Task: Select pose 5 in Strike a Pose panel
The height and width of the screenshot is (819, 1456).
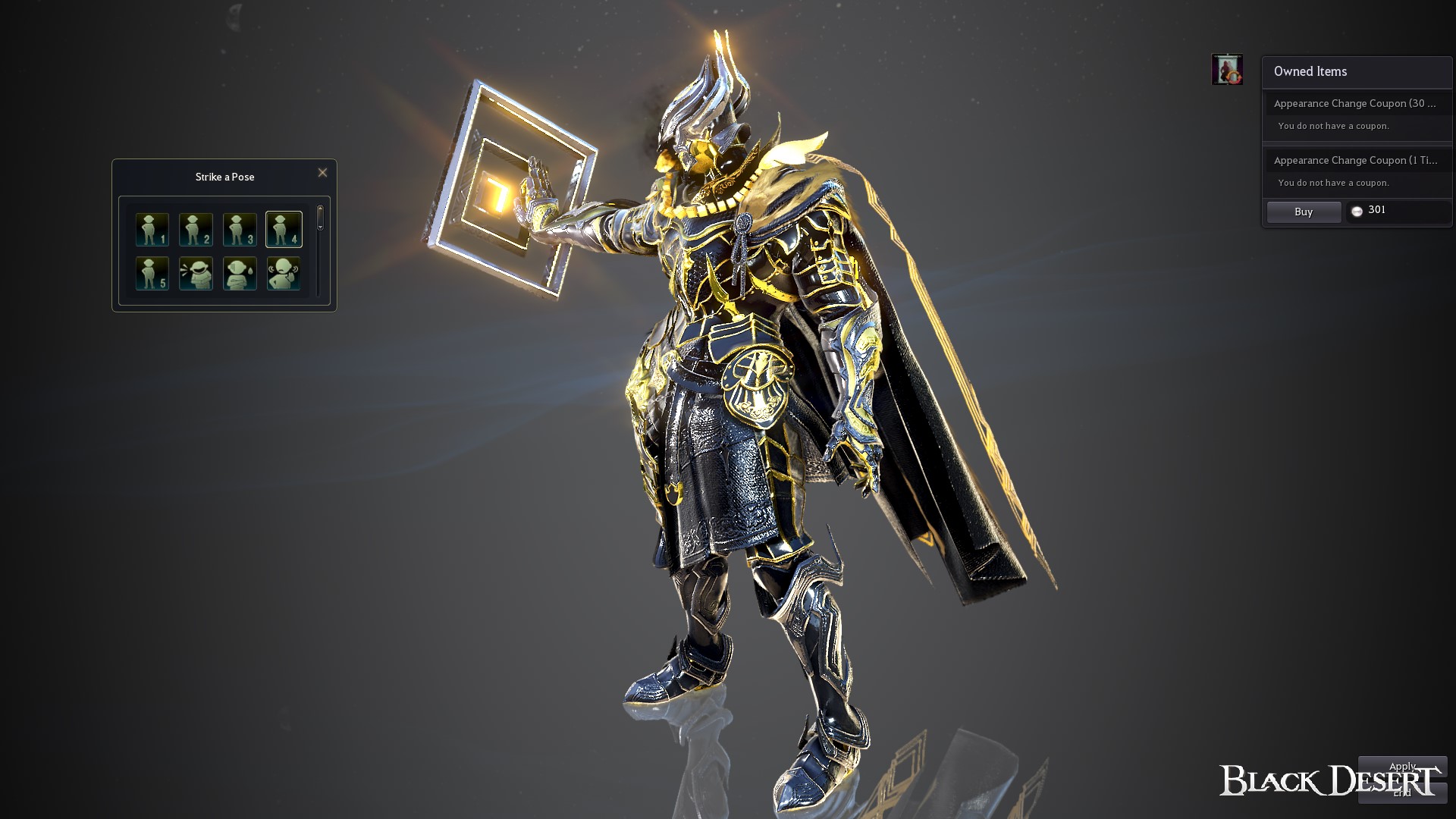Action: (152, 273)
